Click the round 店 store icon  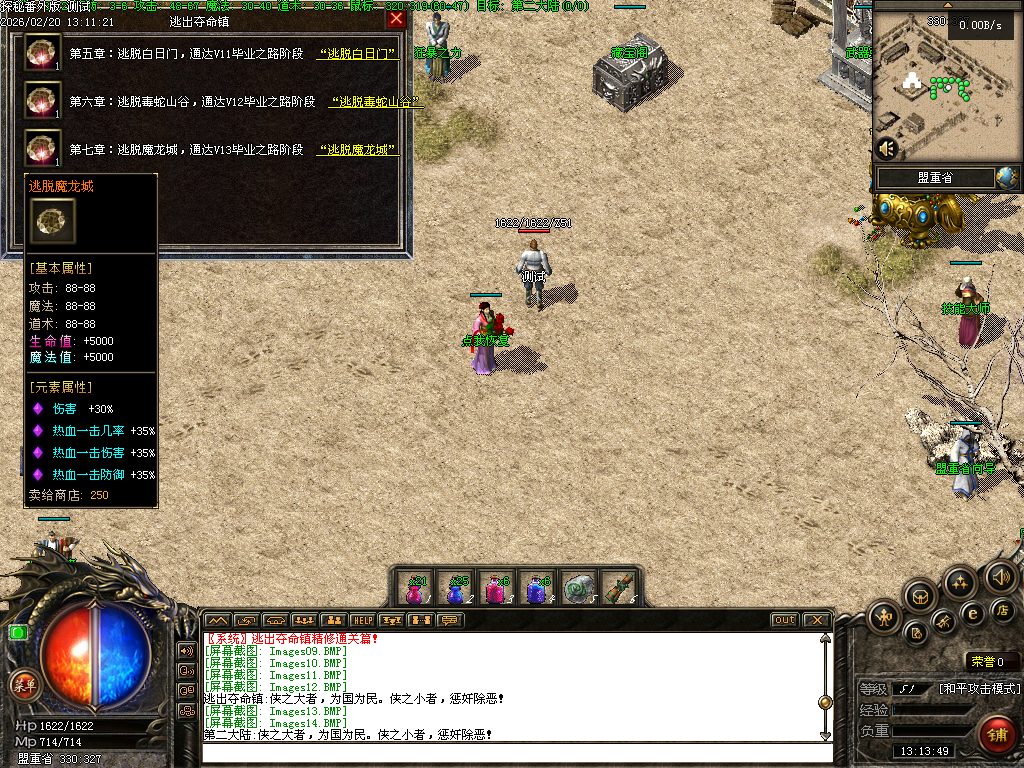tap(1003, 610)
